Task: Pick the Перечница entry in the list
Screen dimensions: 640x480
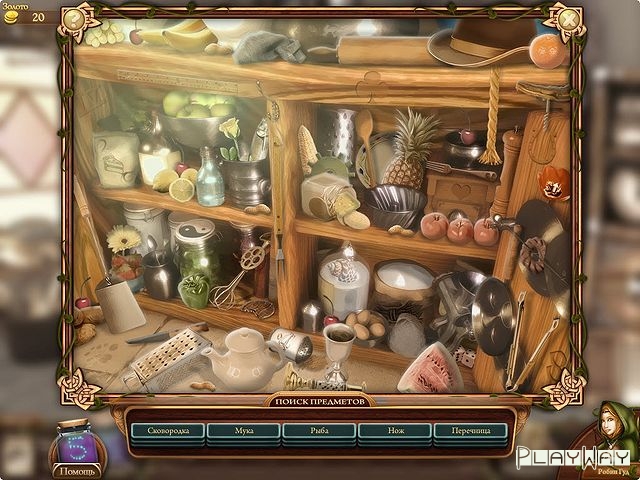Action: click(x=471, y=432)
